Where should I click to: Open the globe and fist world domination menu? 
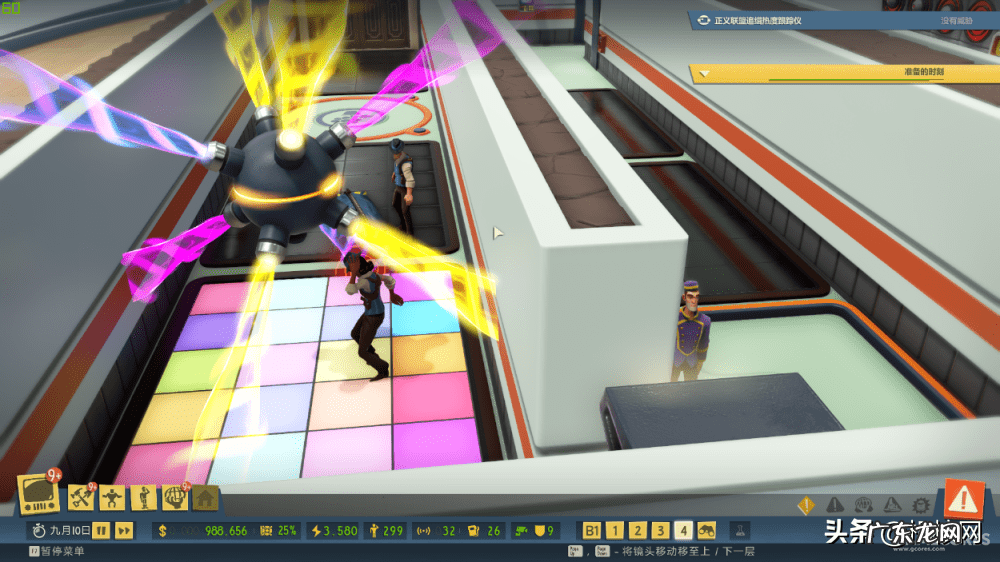174,496
